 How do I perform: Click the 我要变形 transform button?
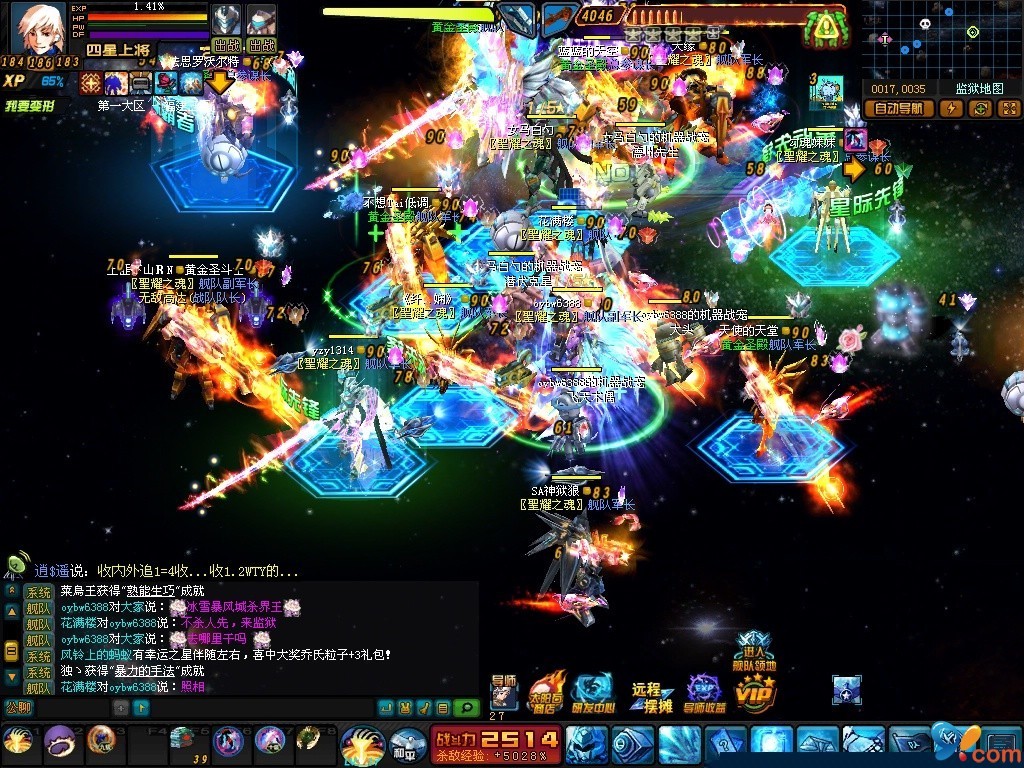[x=30, y=105]
